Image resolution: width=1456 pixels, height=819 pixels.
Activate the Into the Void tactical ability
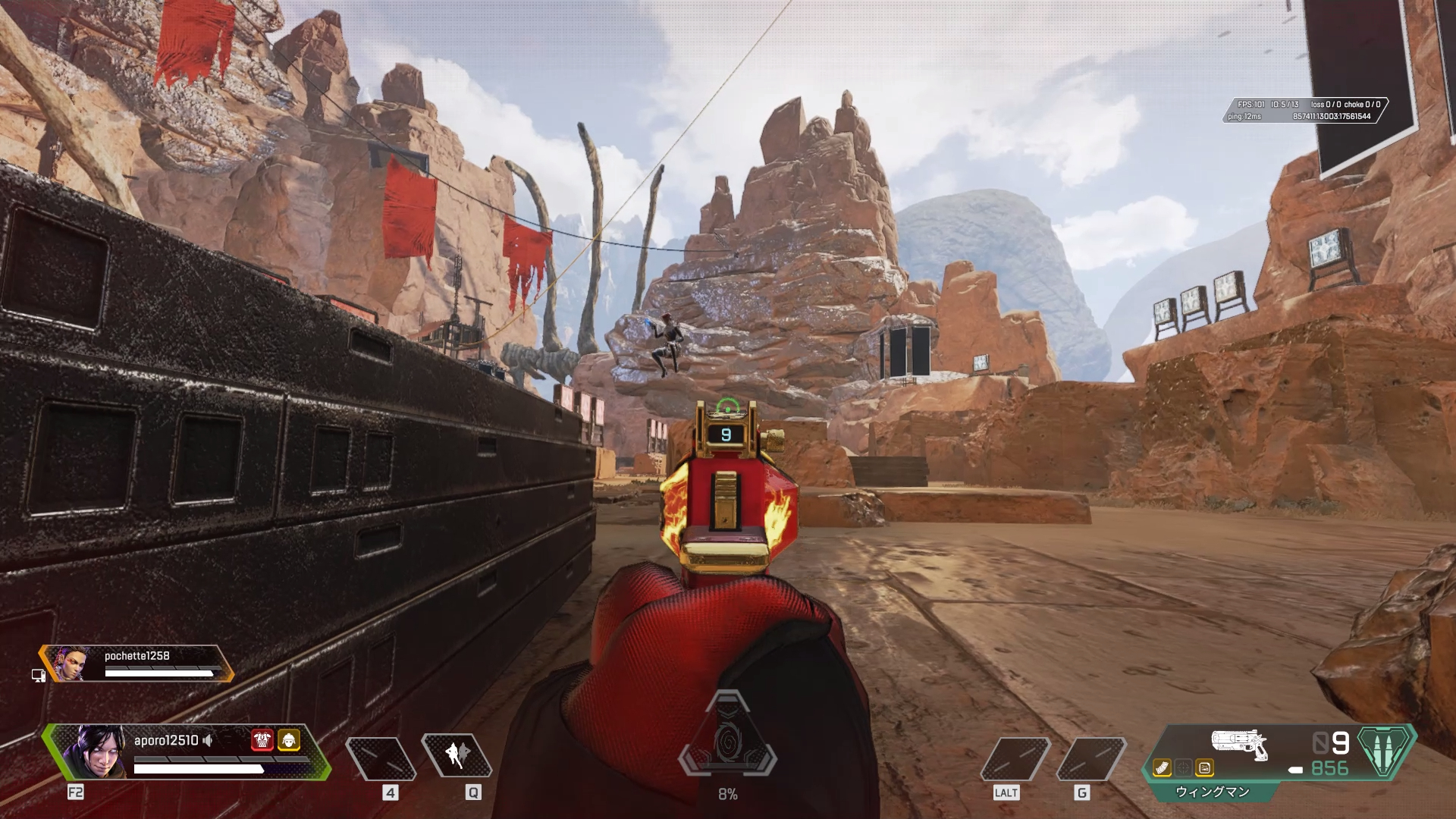(457, 755)
